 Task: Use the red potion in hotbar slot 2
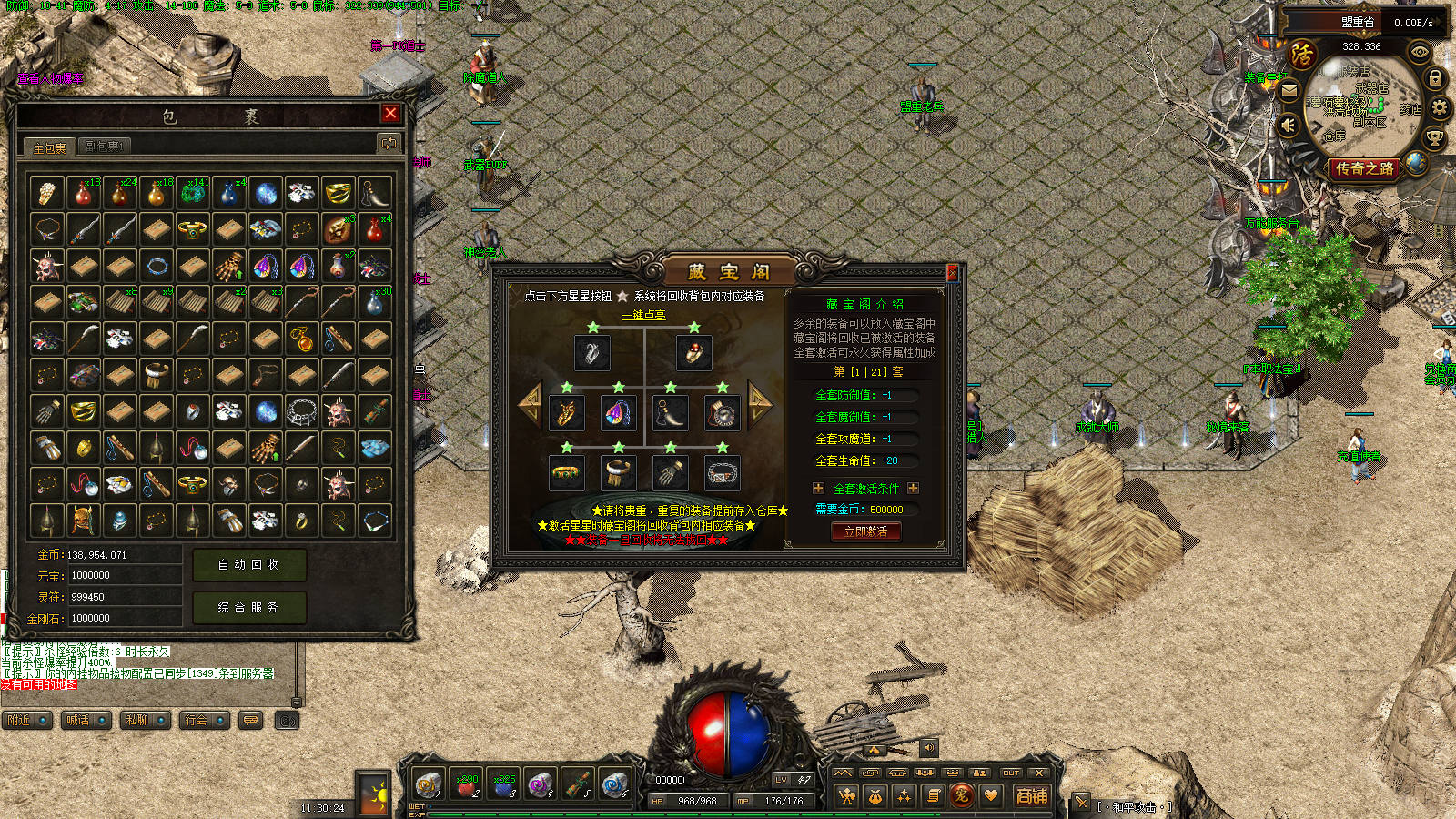pos(466,784)
